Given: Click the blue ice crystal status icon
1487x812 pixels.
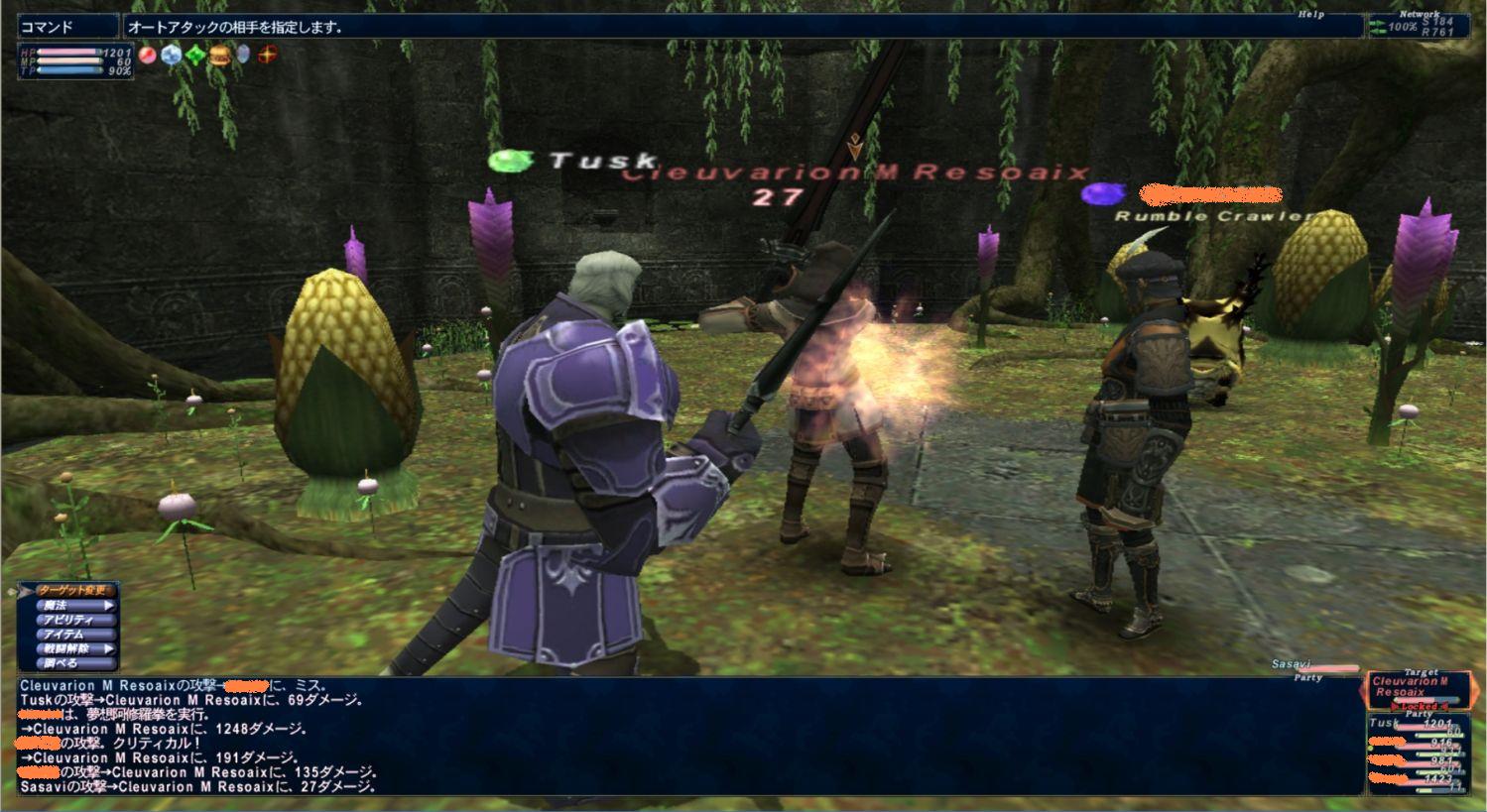Looking at the screenshot, I should (172, 56).
